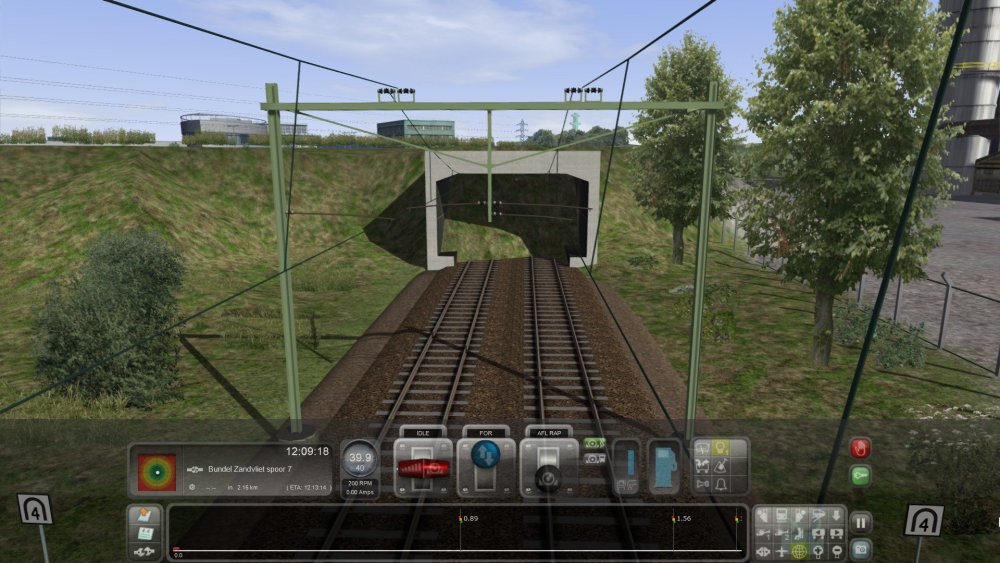This screenshot has width=1000, height=563.
Task: Pause the simulation
Action: tap(860, 521)
